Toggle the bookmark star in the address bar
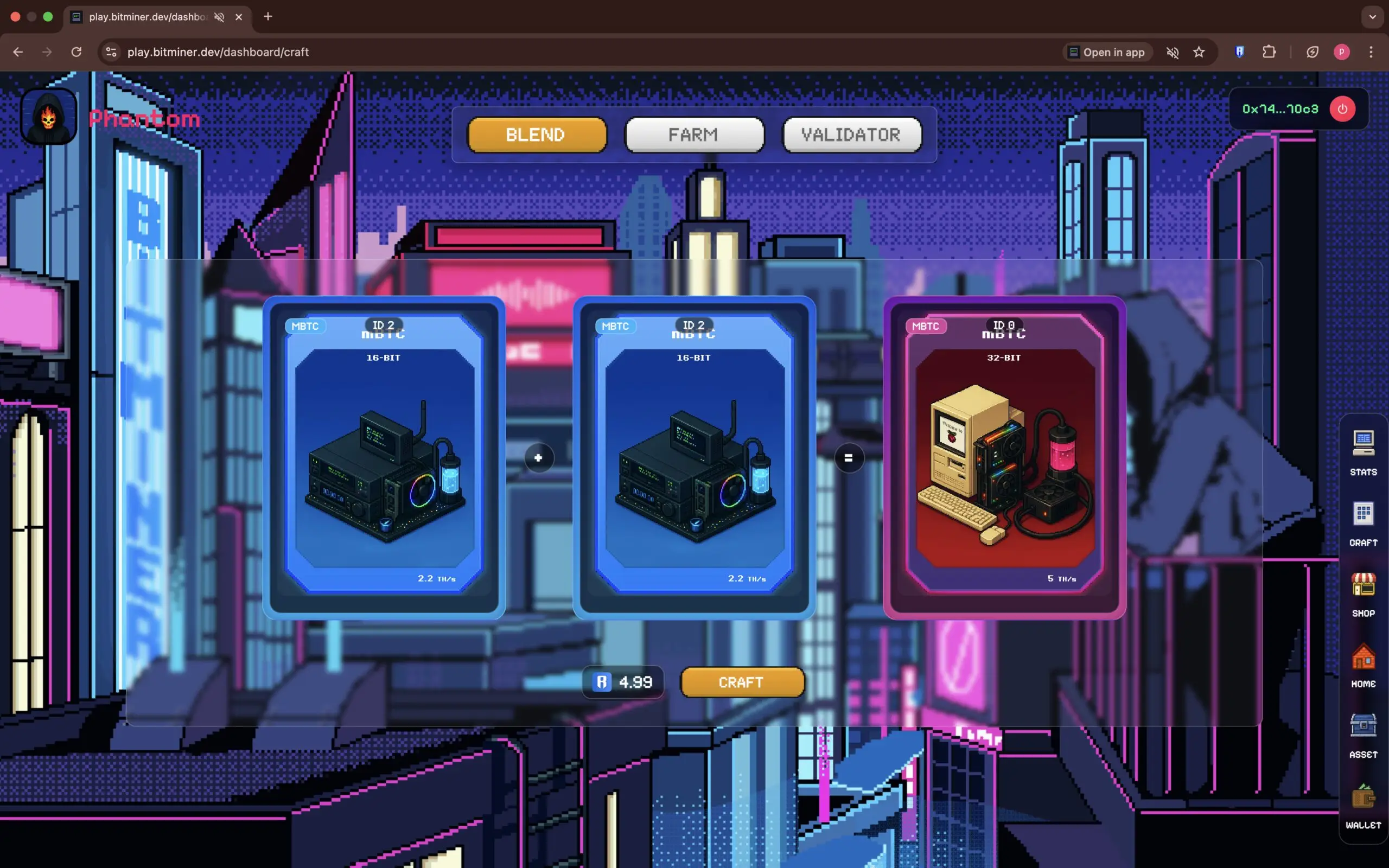The width and height of the screenshot is (1389, 868). coord(1199,52)
